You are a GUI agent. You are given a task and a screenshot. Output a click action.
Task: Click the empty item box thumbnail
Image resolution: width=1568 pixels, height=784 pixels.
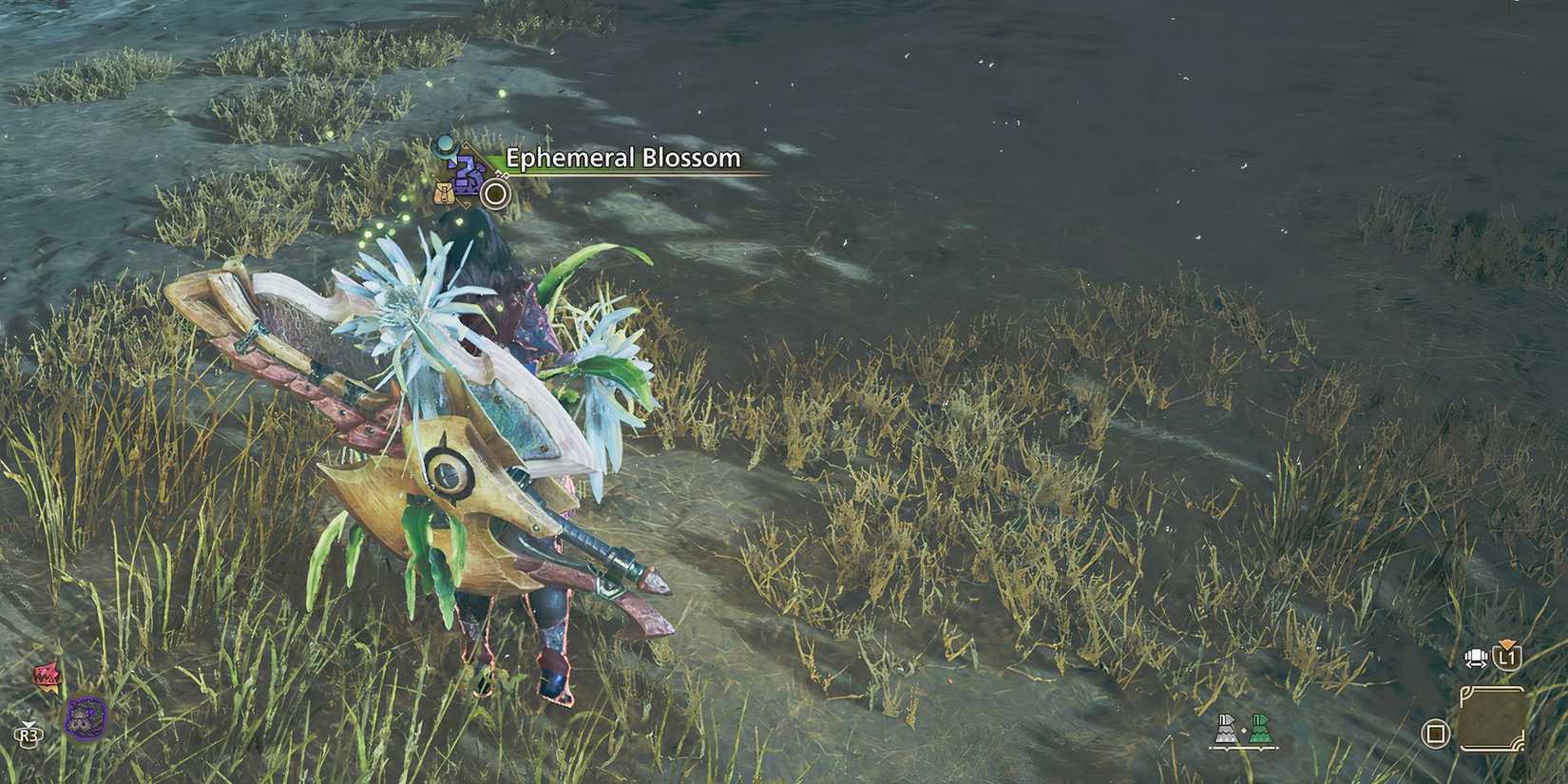click(1492, 720)
